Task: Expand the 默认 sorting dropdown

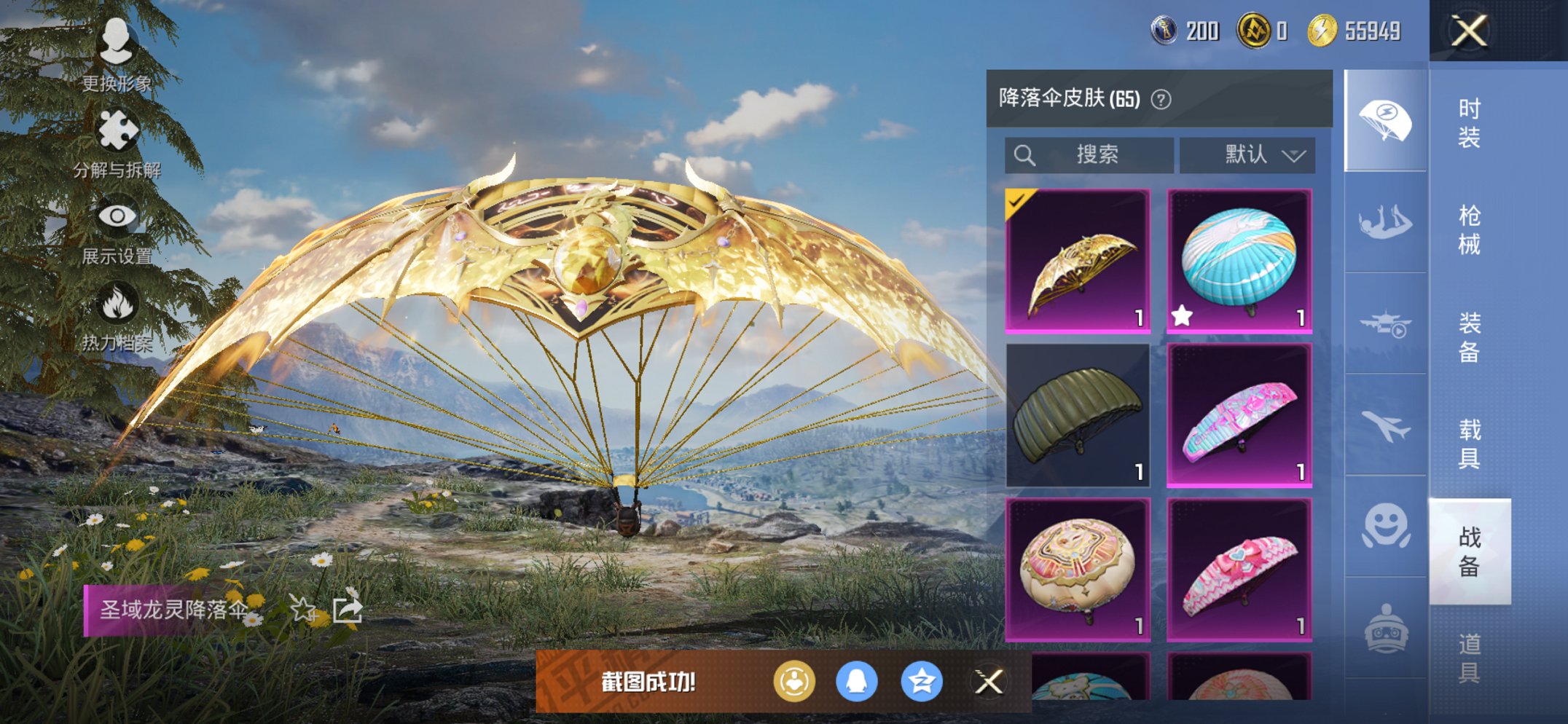Action: tap(1247, 154)
